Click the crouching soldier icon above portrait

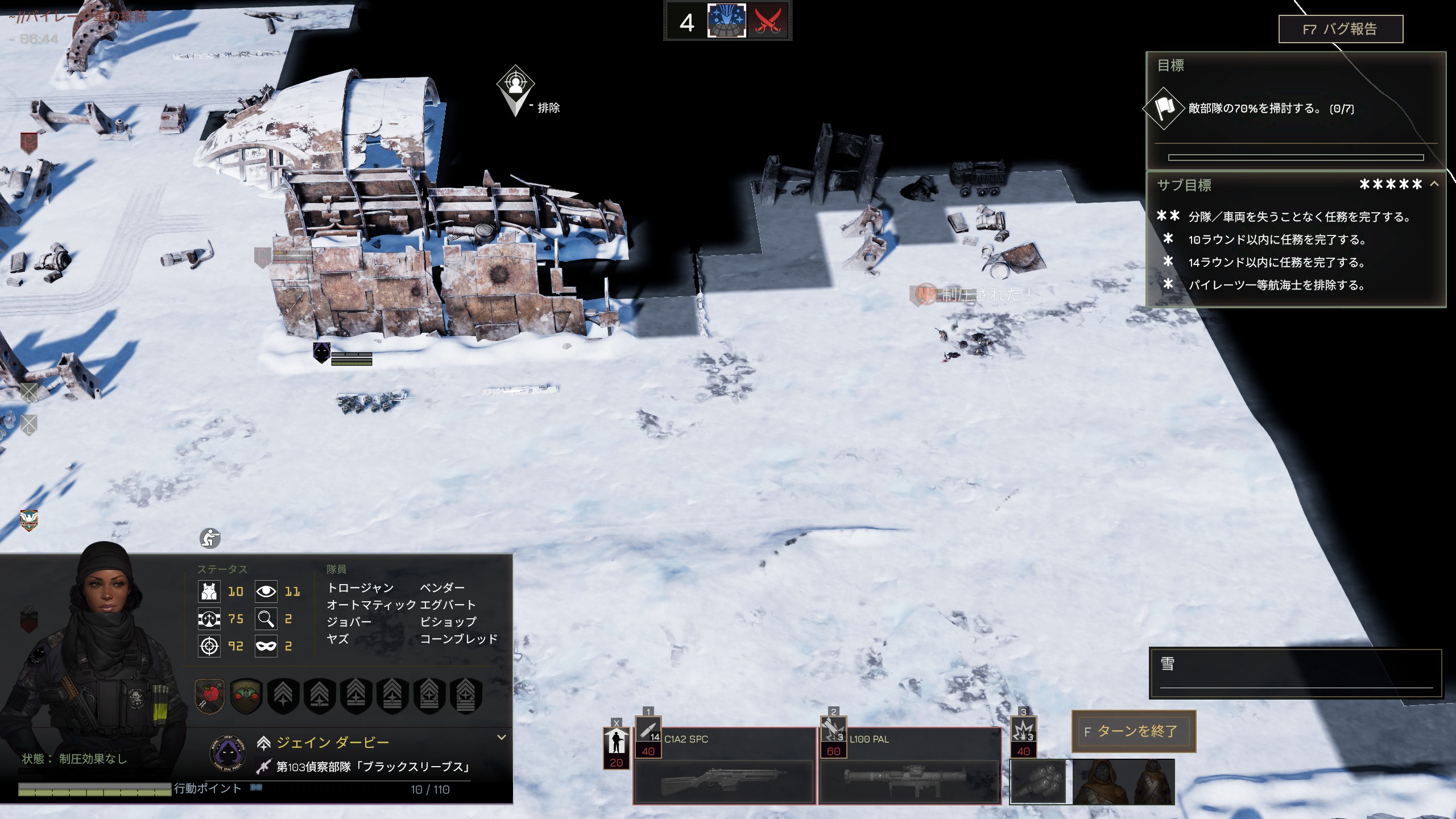210,538
